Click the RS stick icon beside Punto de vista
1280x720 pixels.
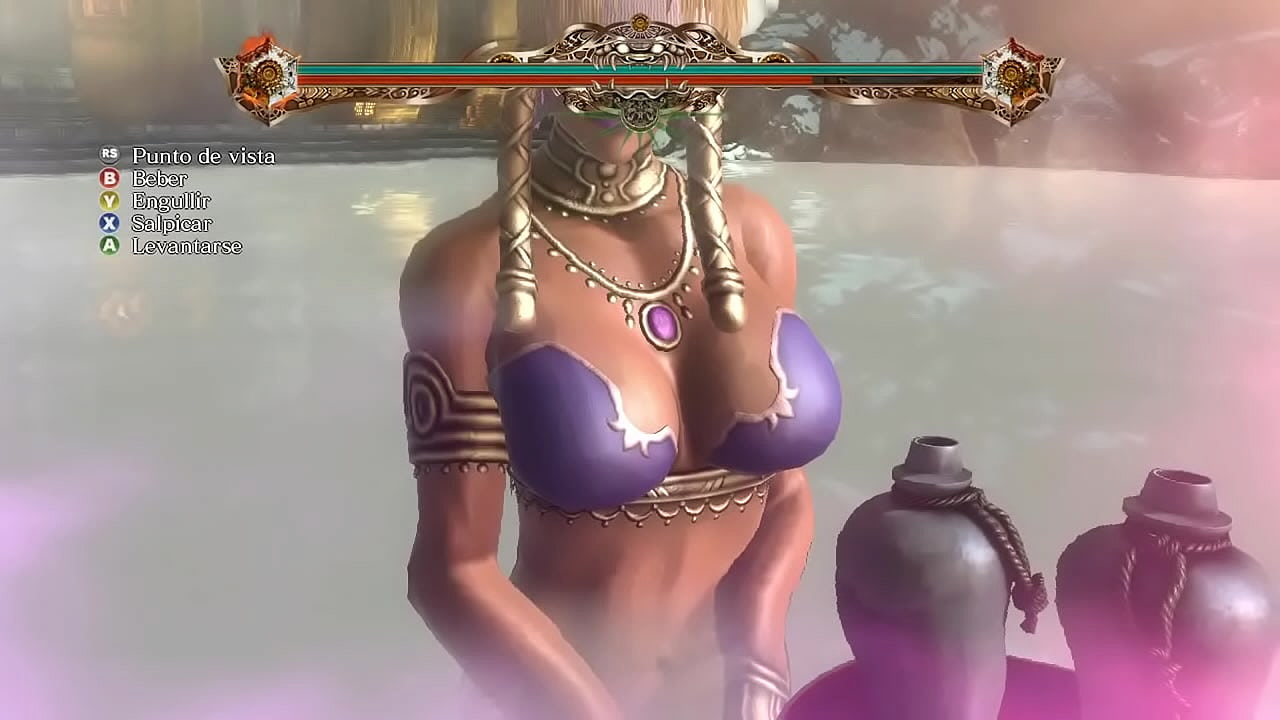[x=108, y=156]
